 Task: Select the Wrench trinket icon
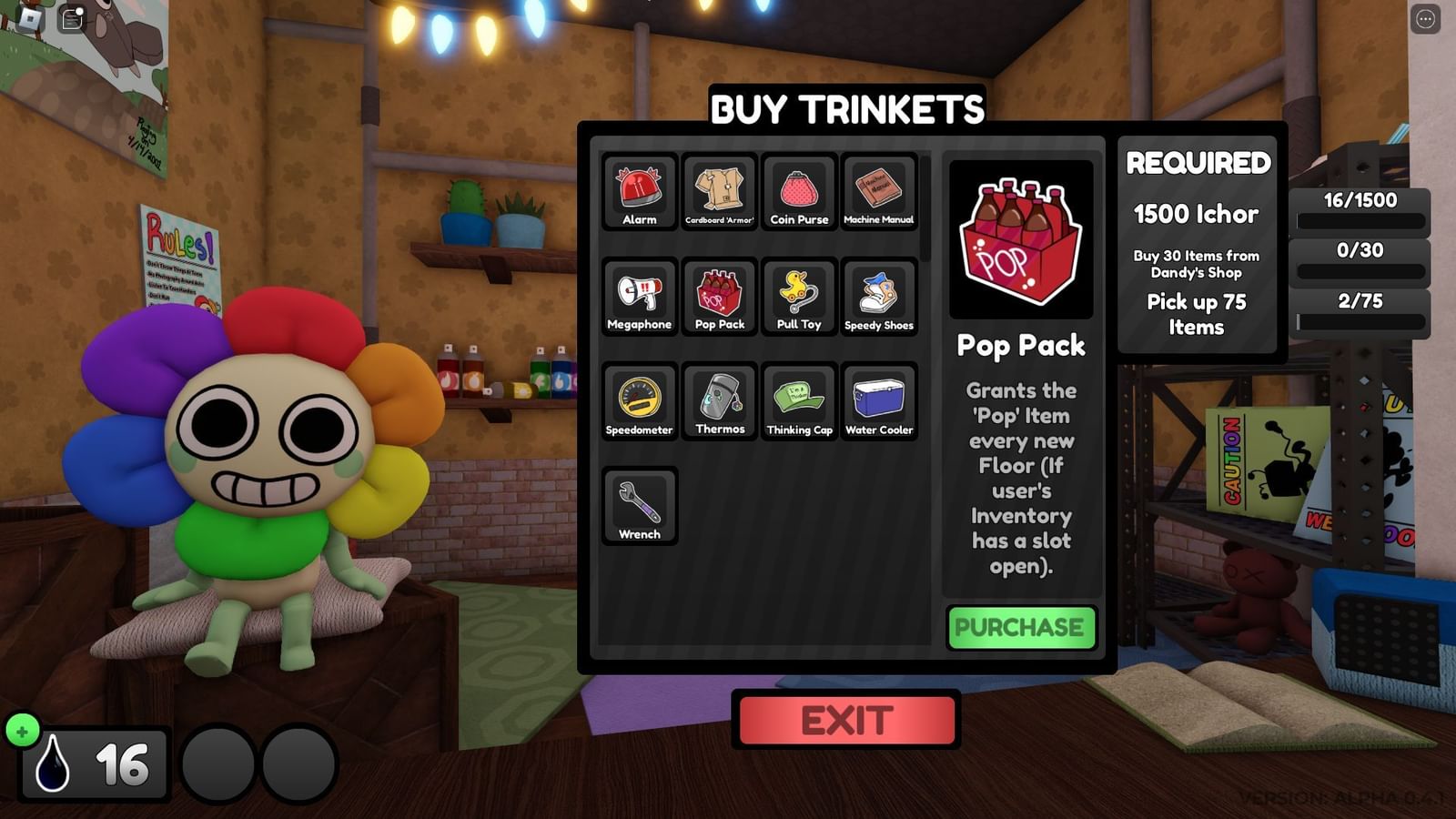coord(638,508)
